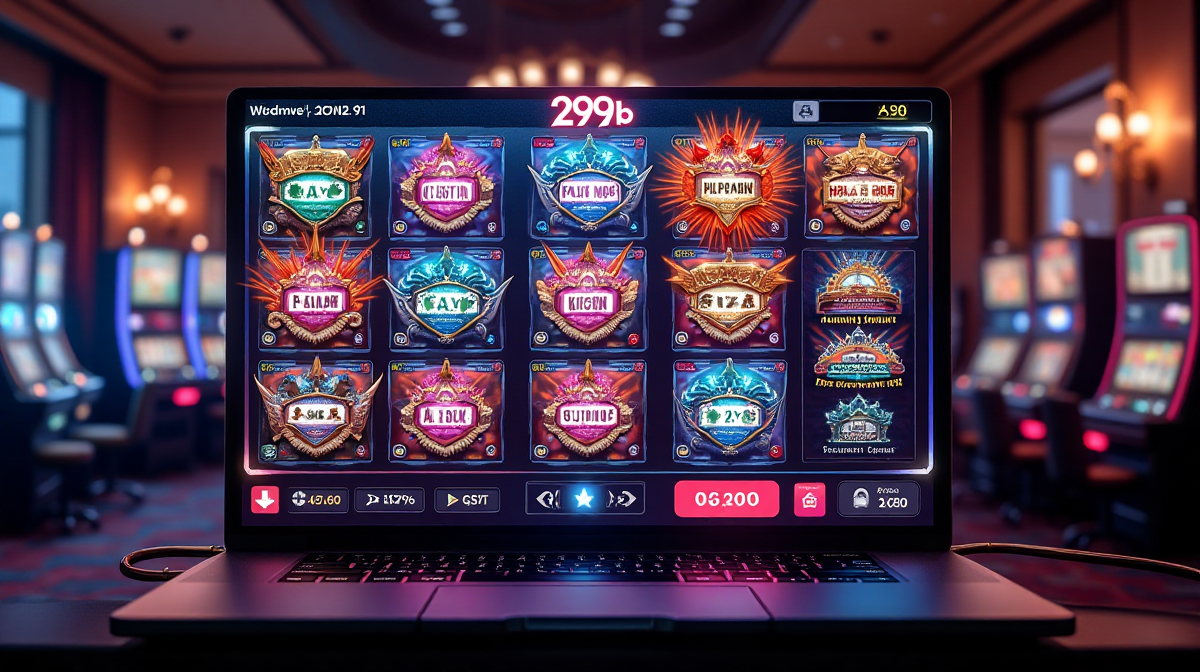Click the red down-arrow button
This screenshot has height=672, width=1200.
pyautogui.click(x=265, y=499)
